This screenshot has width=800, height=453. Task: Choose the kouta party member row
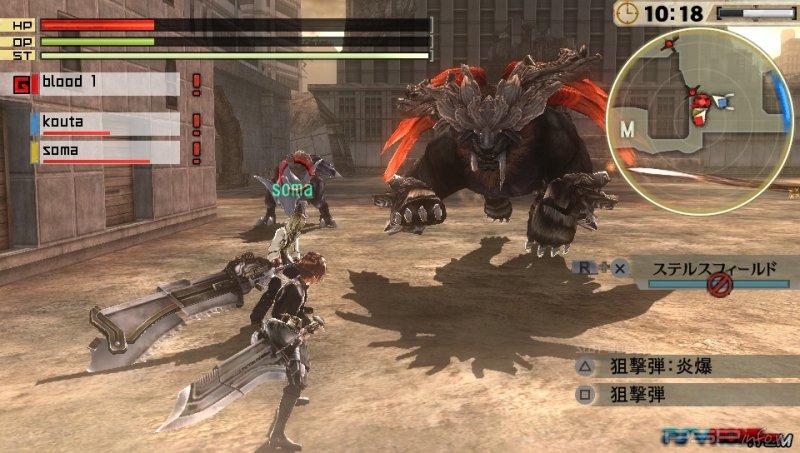point(106,123)
